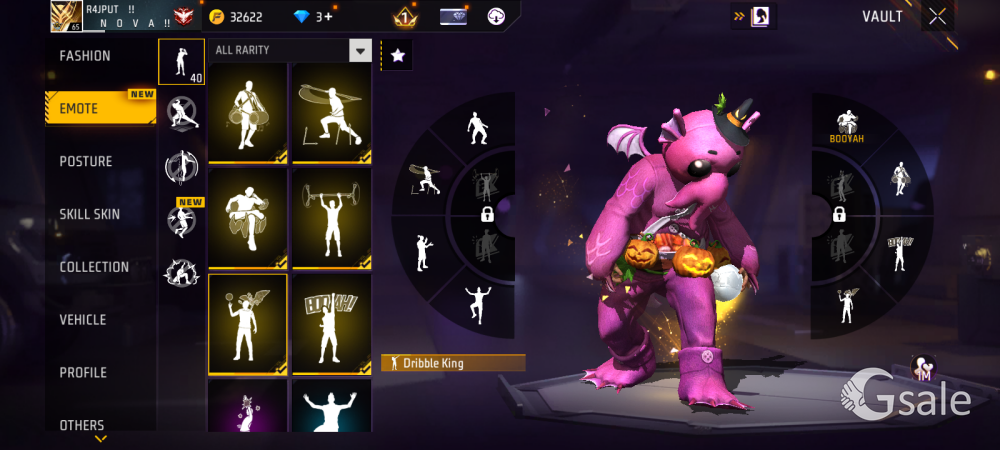This screenshot has height=450, width=1000.
Task: Expand the All Rarity dropdown
Action: (360, 50)
